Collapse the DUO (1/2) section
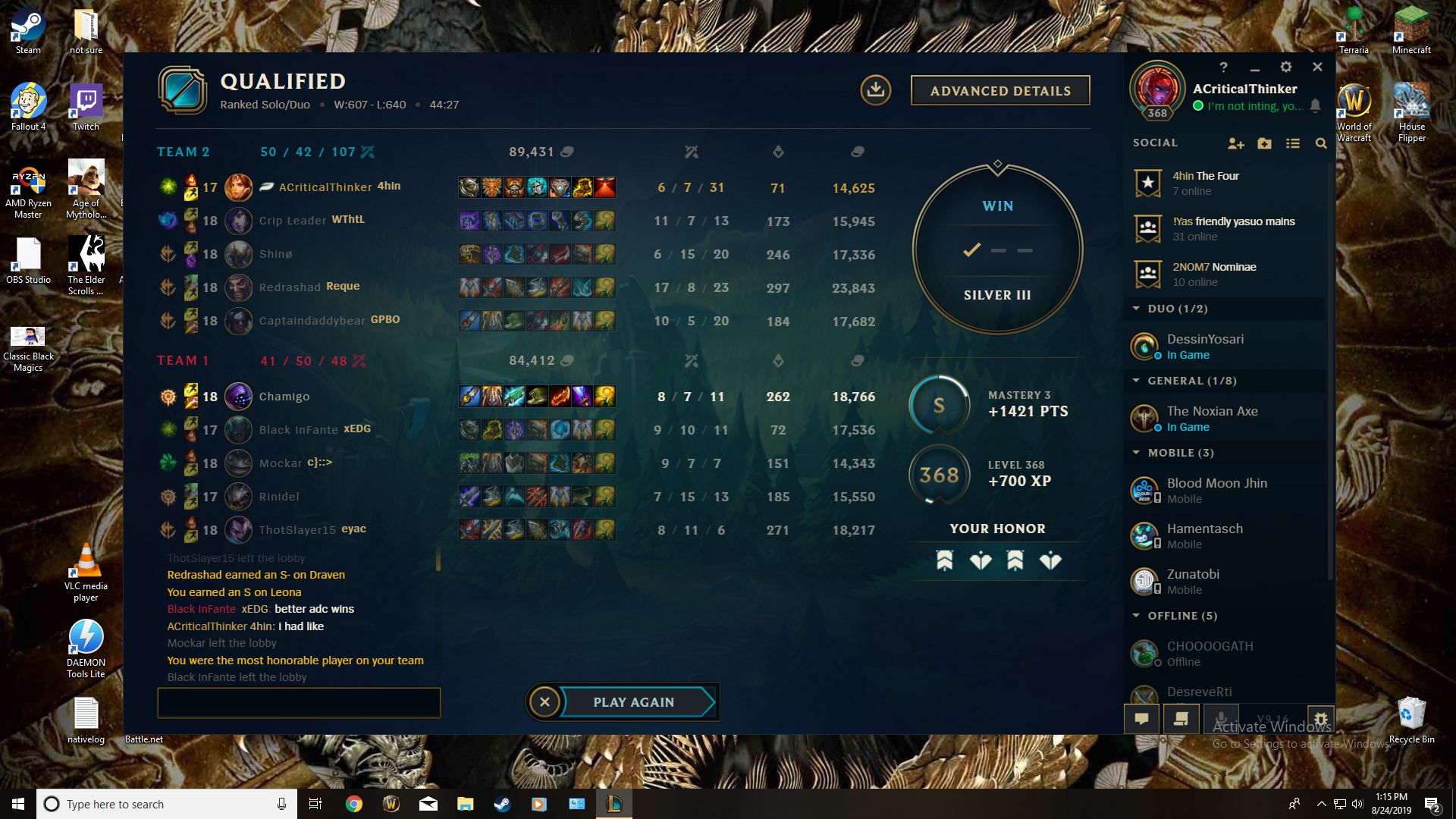 tap(1135, 309)
